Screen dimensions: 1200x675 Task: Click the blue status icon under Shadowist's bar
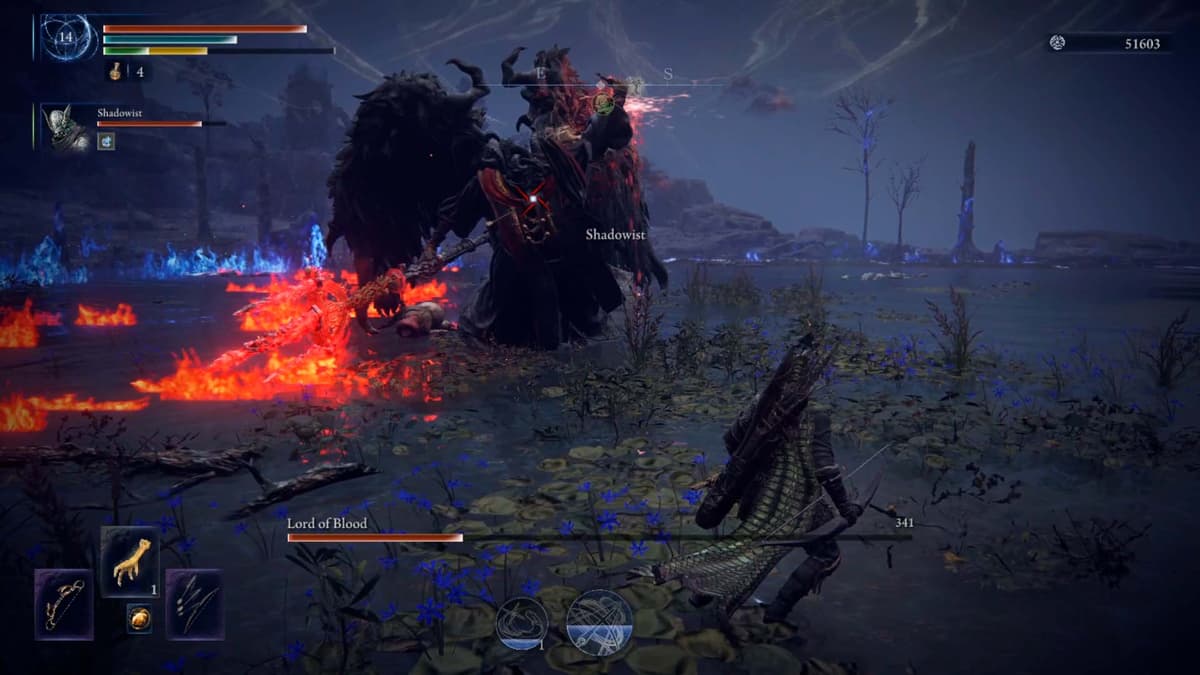click(105, 142)
